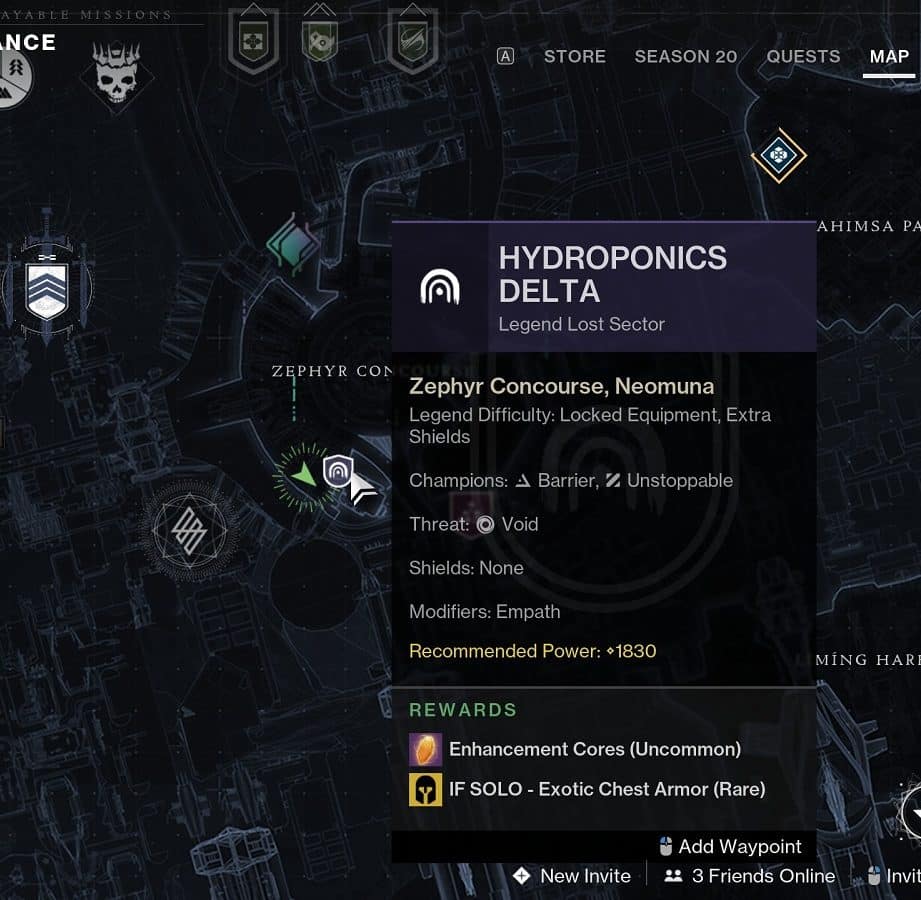The height and width of the screenshot is (900, 921).
Task: Click the crowned skull activity icon
Action: coord(117,71)
